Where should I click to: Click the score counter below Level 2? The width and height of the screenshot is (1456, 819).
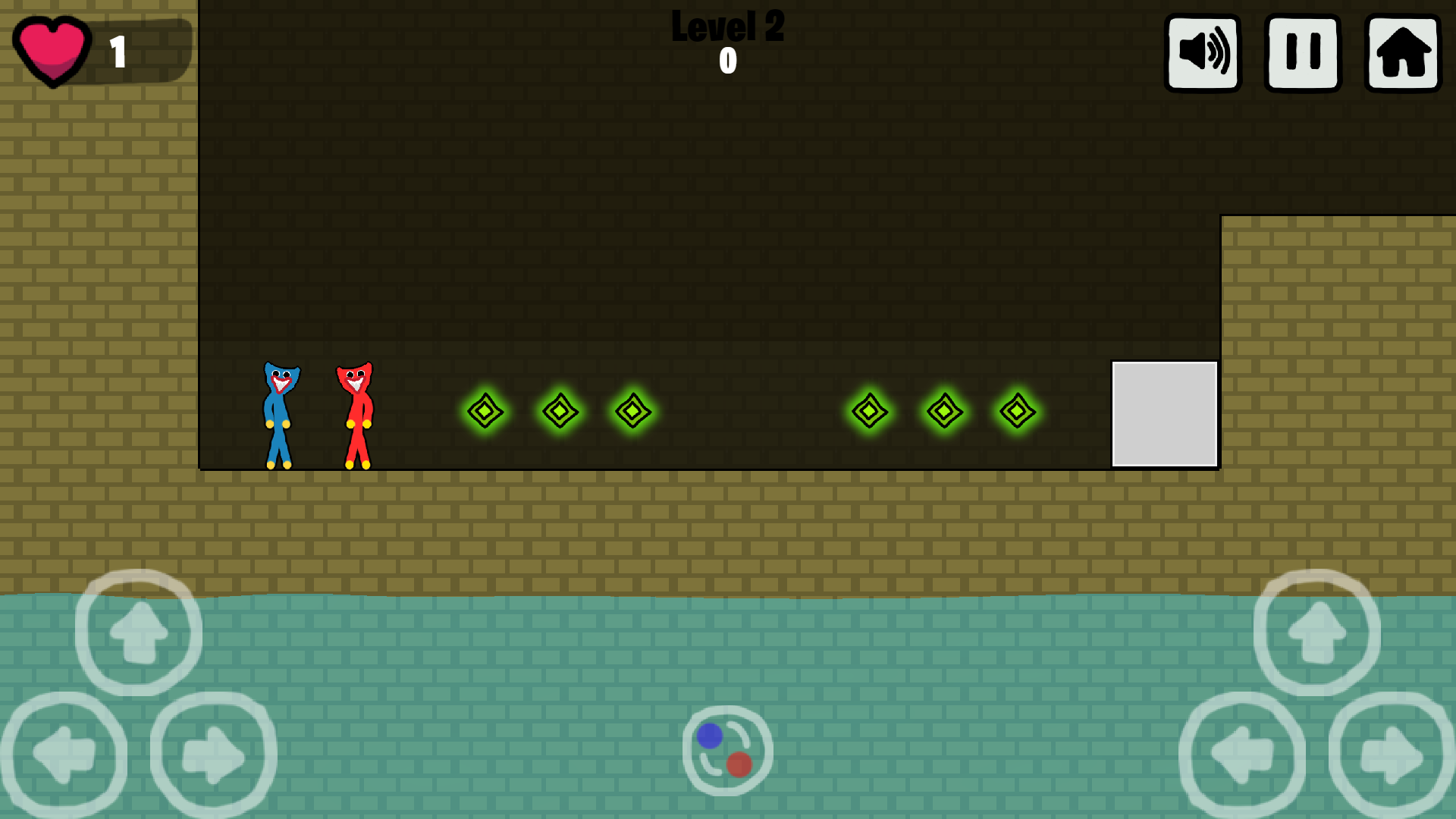(x=727, y=62)
